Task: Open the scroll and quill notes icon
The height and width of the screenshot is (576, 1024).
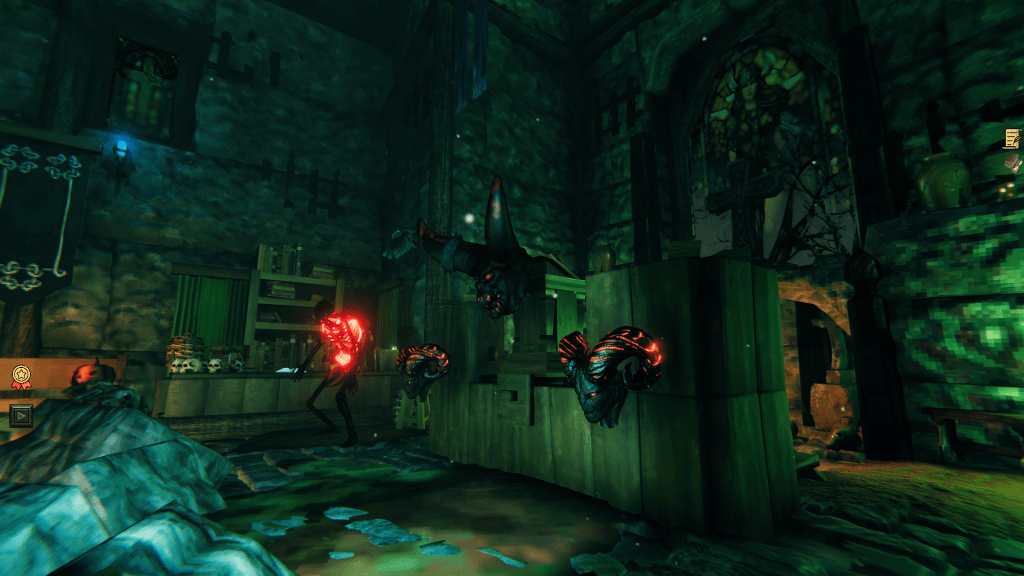Action: click(x=1012, y=137)
